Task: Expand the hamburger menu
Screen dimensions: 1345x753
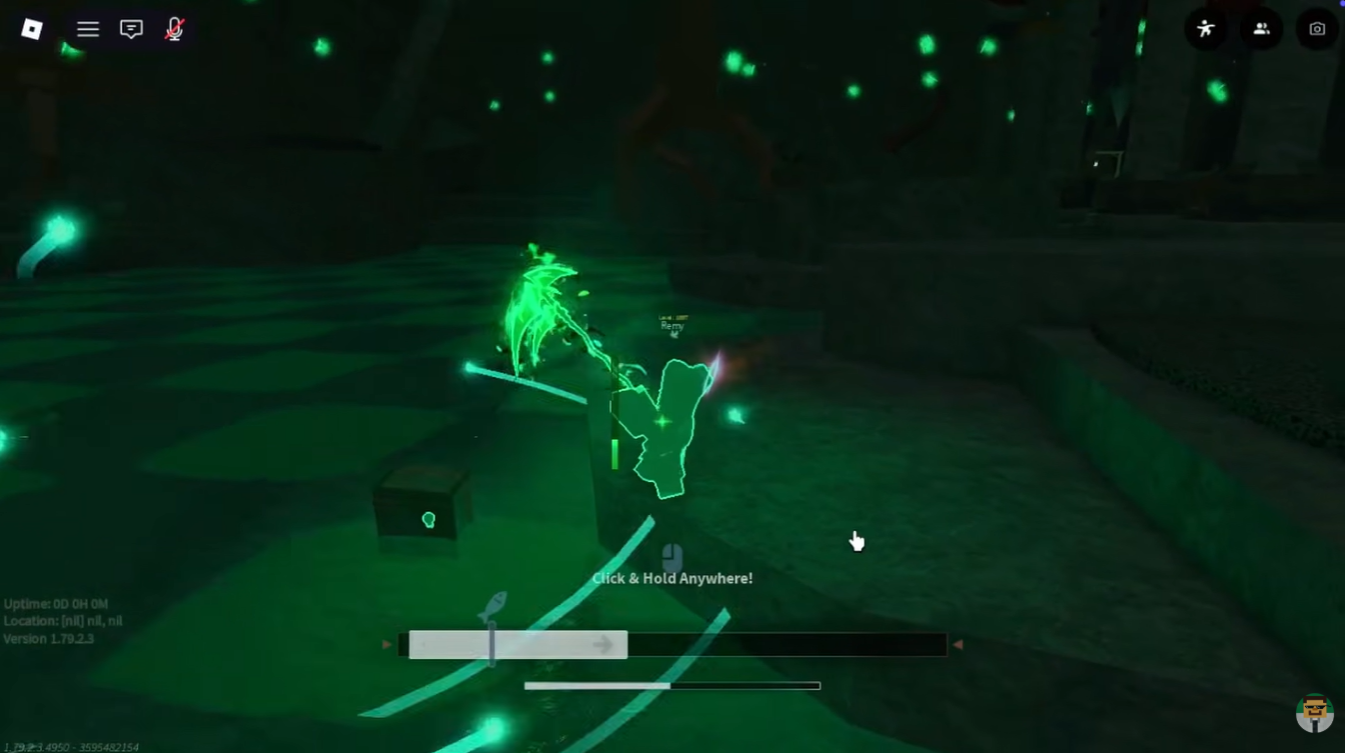Action: pyautogui.click(x=88, y=29)
